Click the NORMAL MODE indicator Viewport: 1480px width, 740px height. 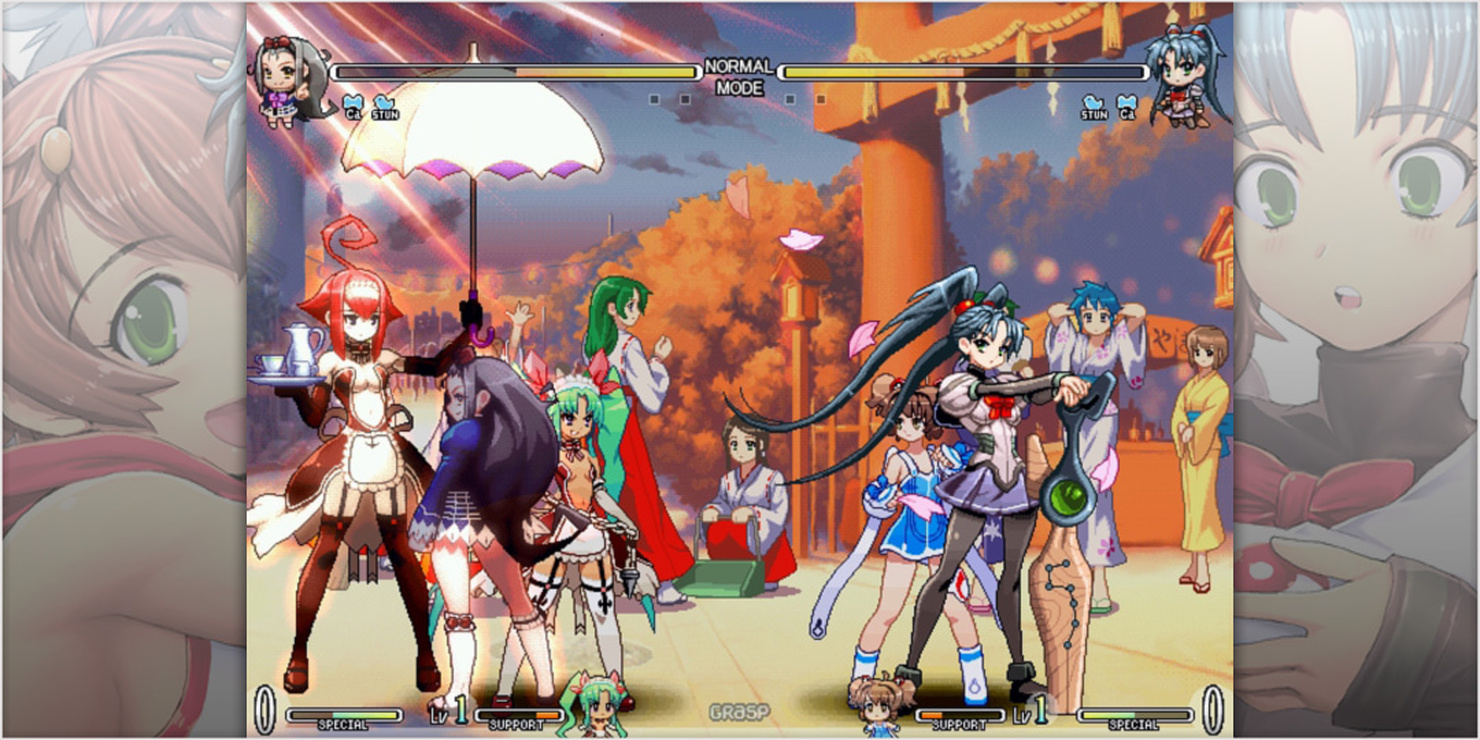[x=739, y=77]
